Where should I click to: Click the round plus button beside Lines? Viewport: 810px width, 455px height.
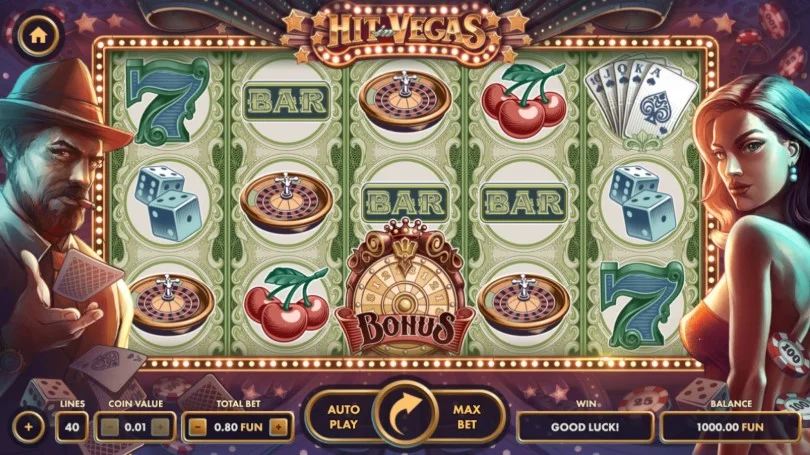point(28,427)
